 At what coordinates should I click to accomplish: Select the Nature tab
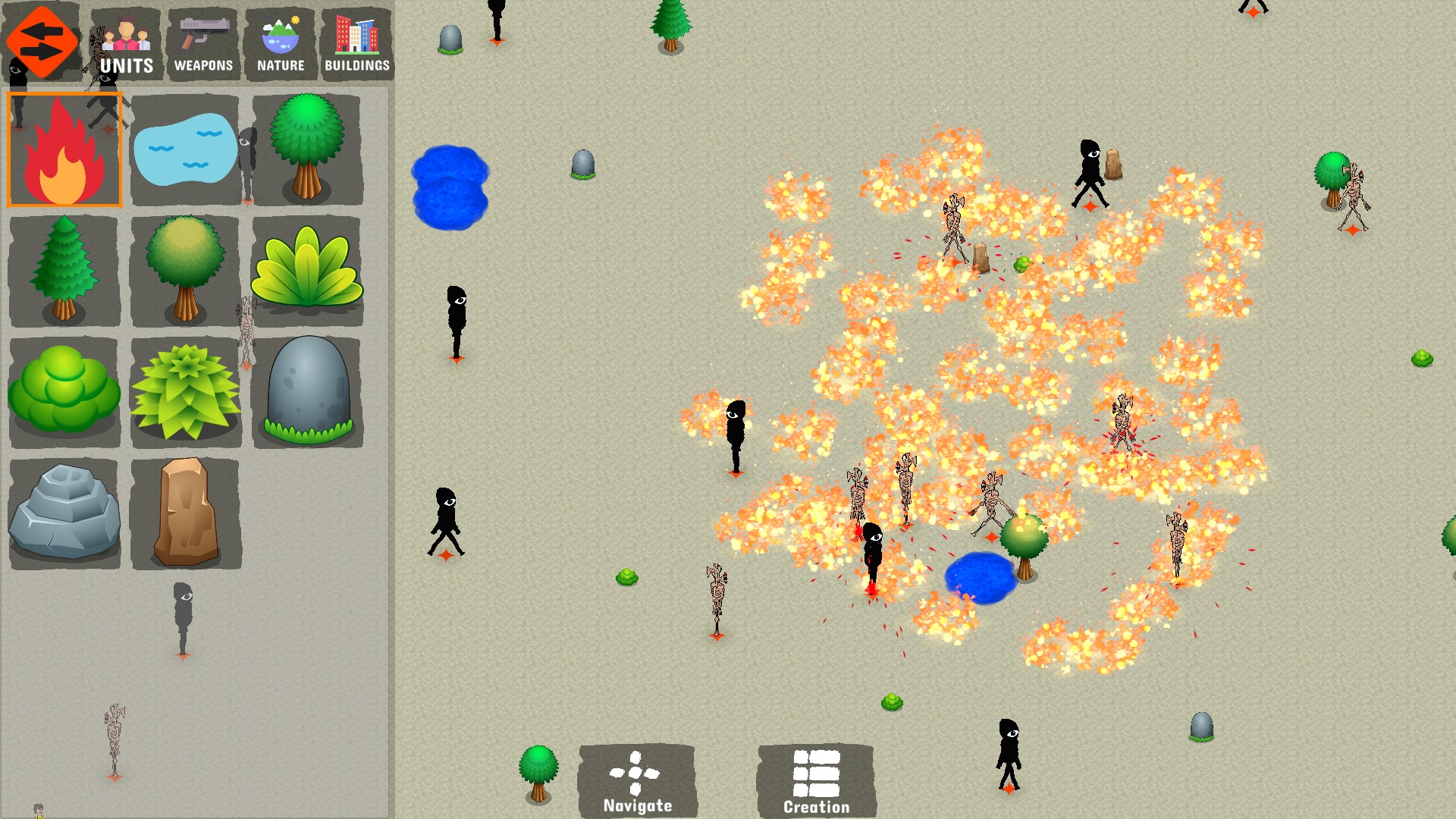point(281,44)
